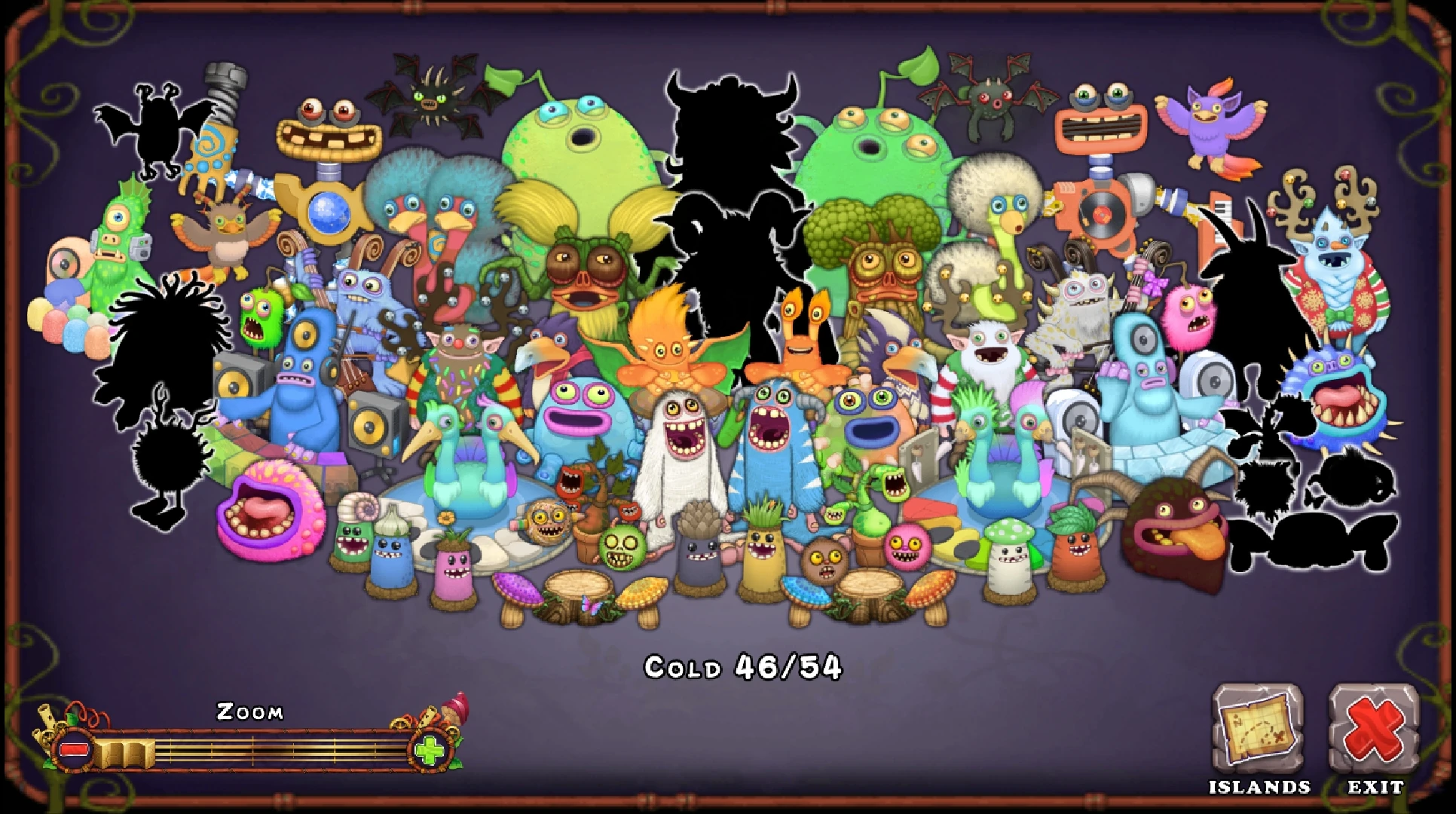The height and width of the screenshot is (814, 1456).
Task: Click the red minus zoom icon
Action: (x=72, y=750)
